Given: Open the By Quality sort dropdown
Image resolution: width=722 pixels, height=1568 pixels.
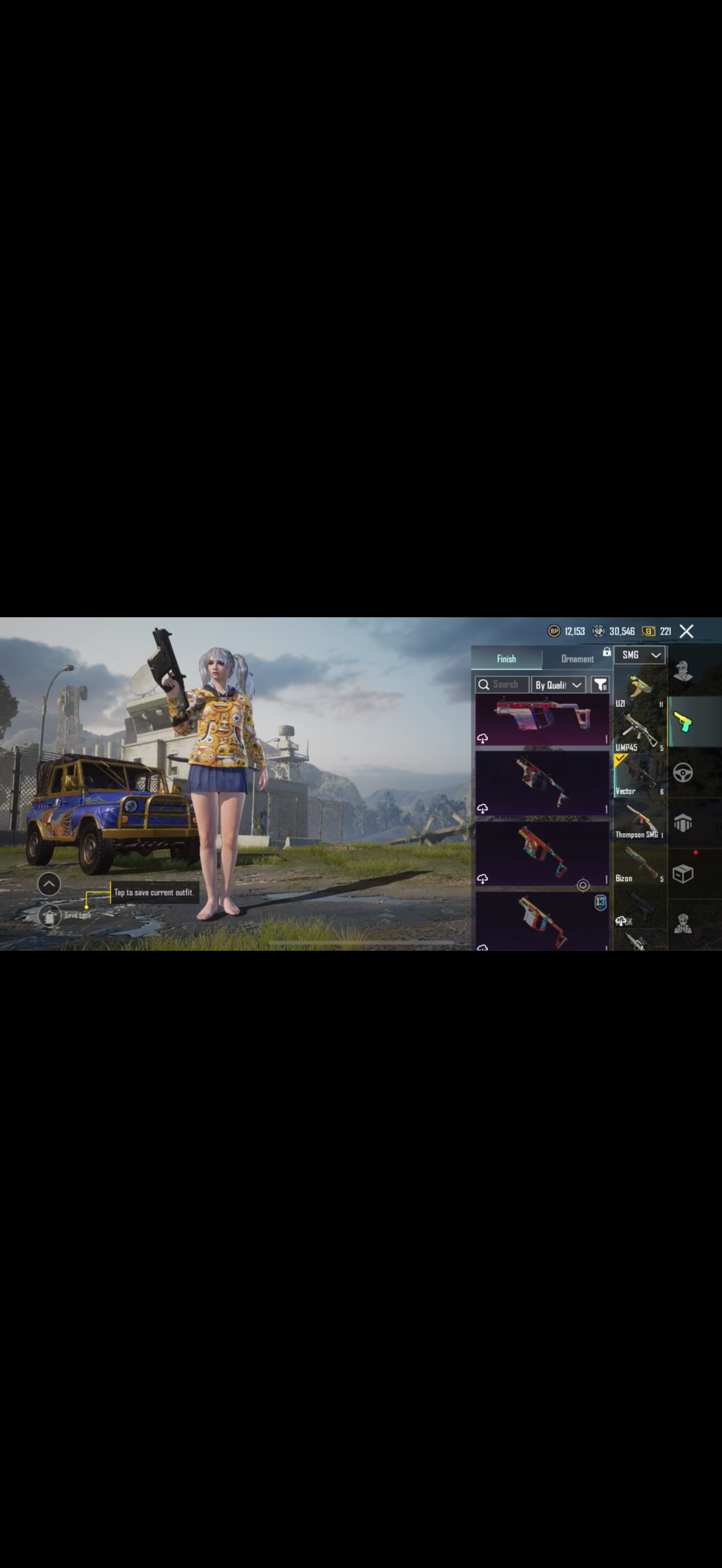Looking at the screenshot, I should 558,685.
